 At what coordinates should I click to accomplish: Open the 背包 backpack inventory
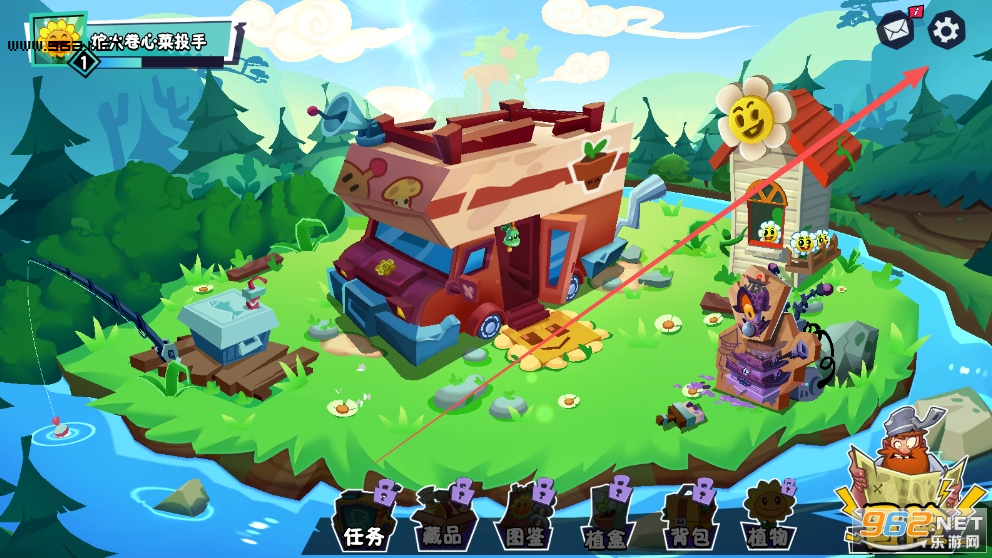688,518
